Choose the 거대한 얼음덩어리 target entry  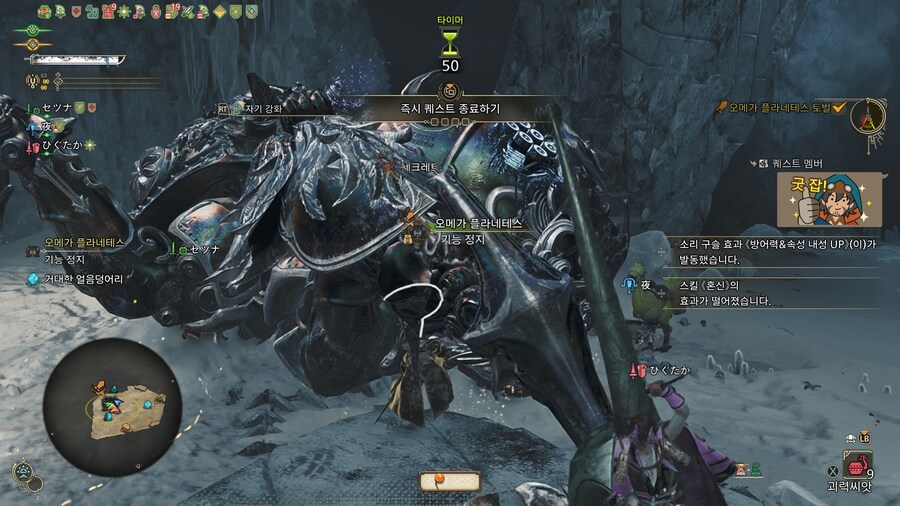(x=82, y=279)
